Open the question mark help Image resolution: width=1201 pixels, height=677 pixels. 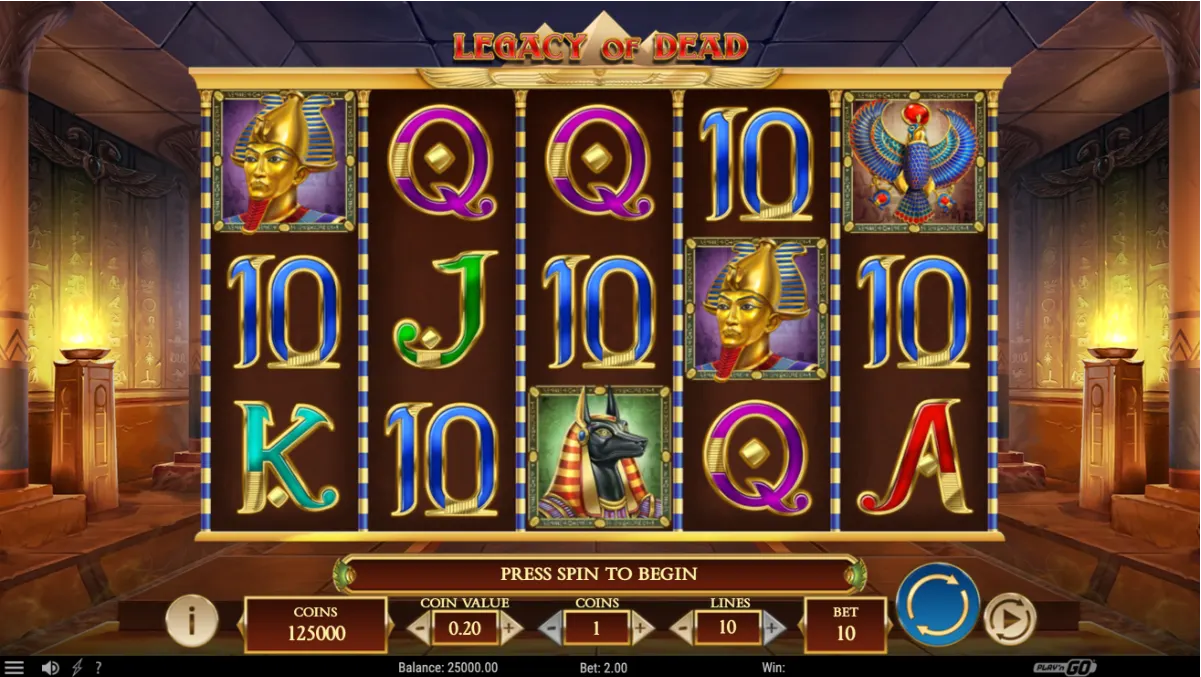point(98,667)
